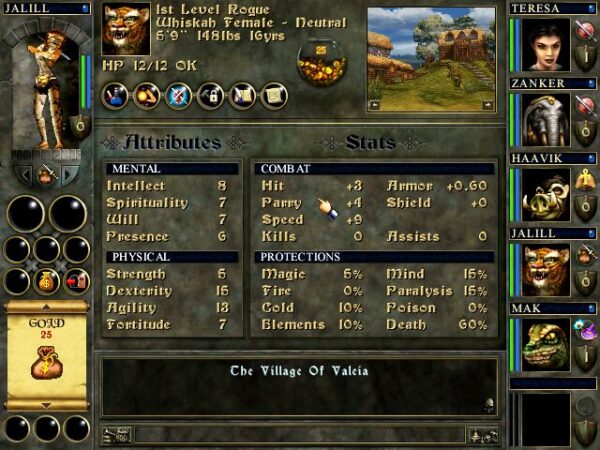The width and height of the screenshot is (600, 450).
Task: Click Jalill's tiger portrait in the party list
Action: coord(543,270)
